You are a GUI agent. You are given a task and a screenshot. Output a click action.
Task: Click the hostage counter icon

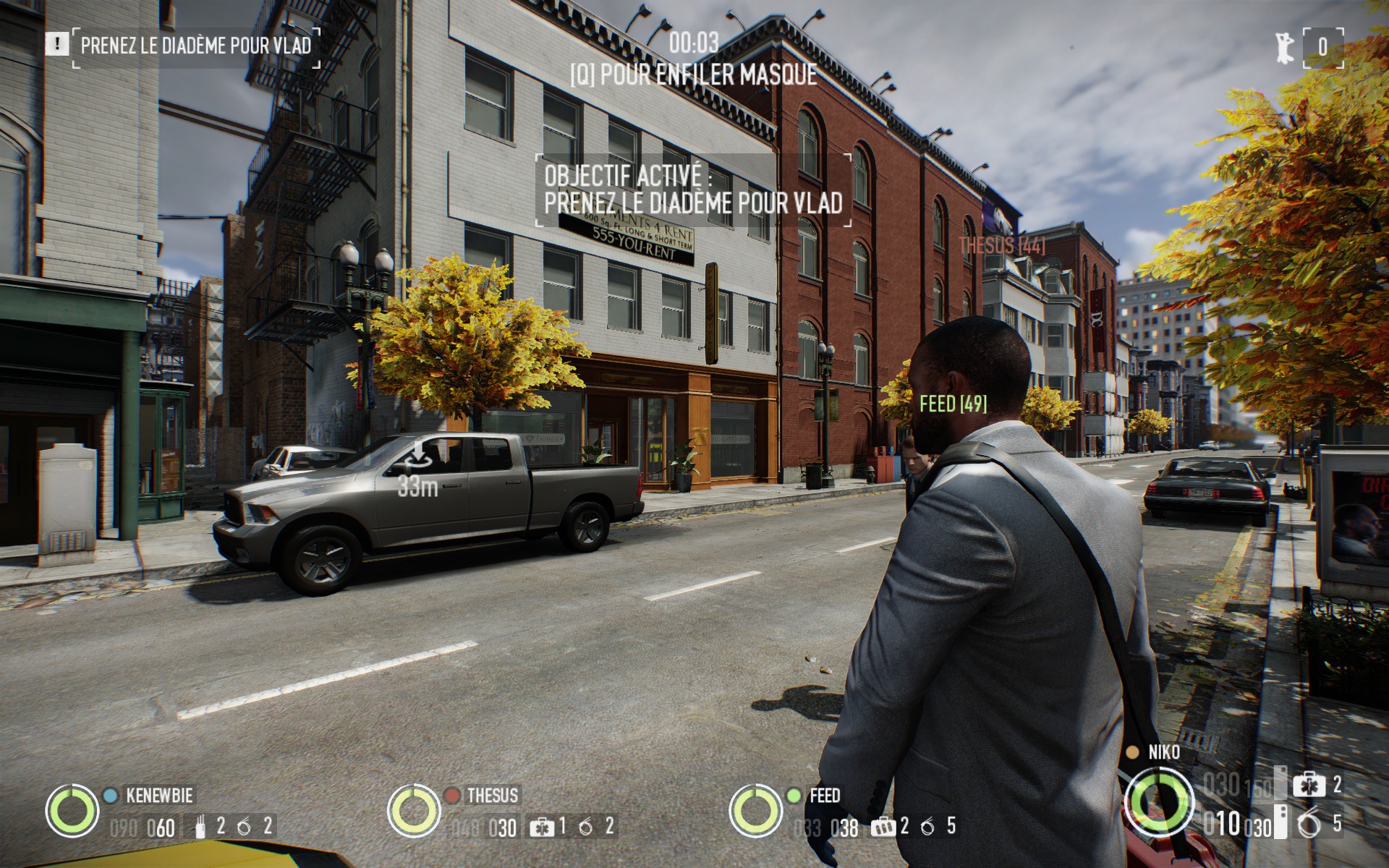pos(1284,47)
